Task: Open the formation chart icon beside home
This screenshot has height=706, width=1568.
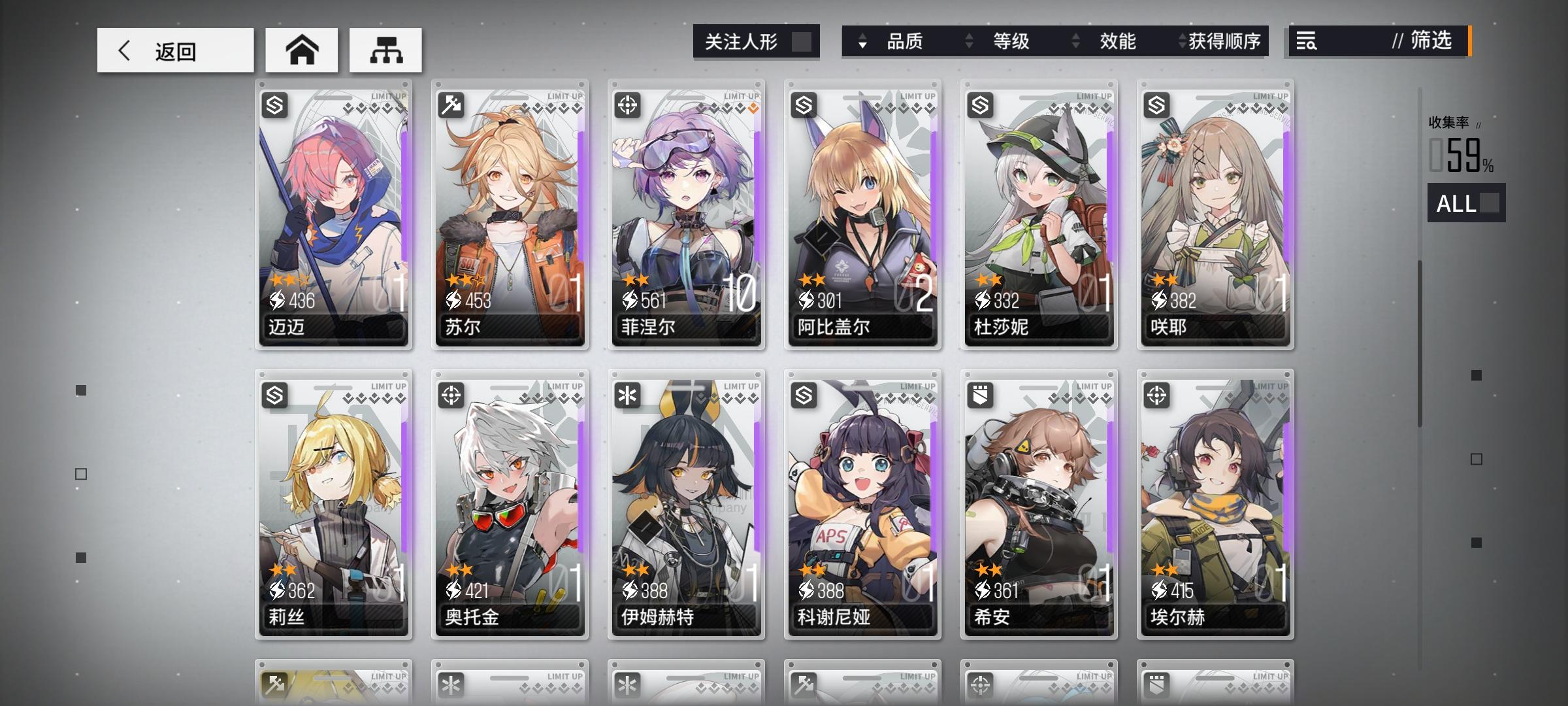Action: (x=385, y=49)
